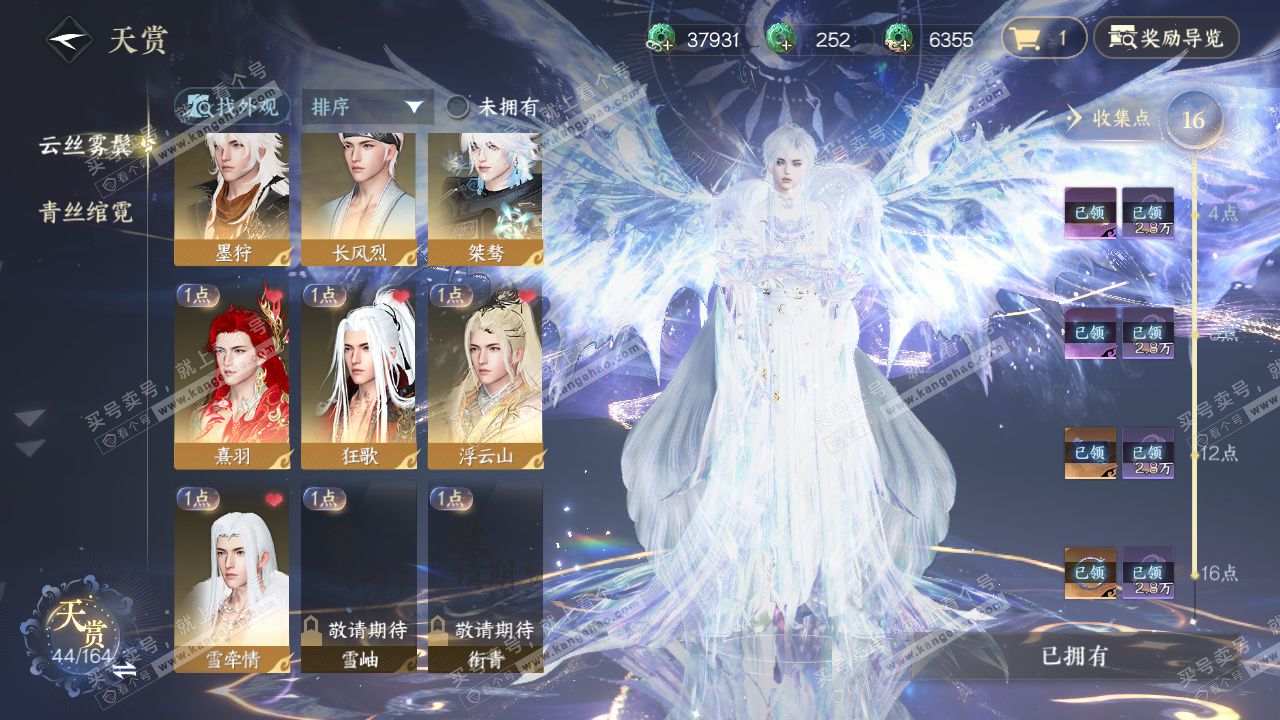Select the 长风烈 hairstyle card
The width and height of the screenshot is (1280, 720).
[359, 199]
